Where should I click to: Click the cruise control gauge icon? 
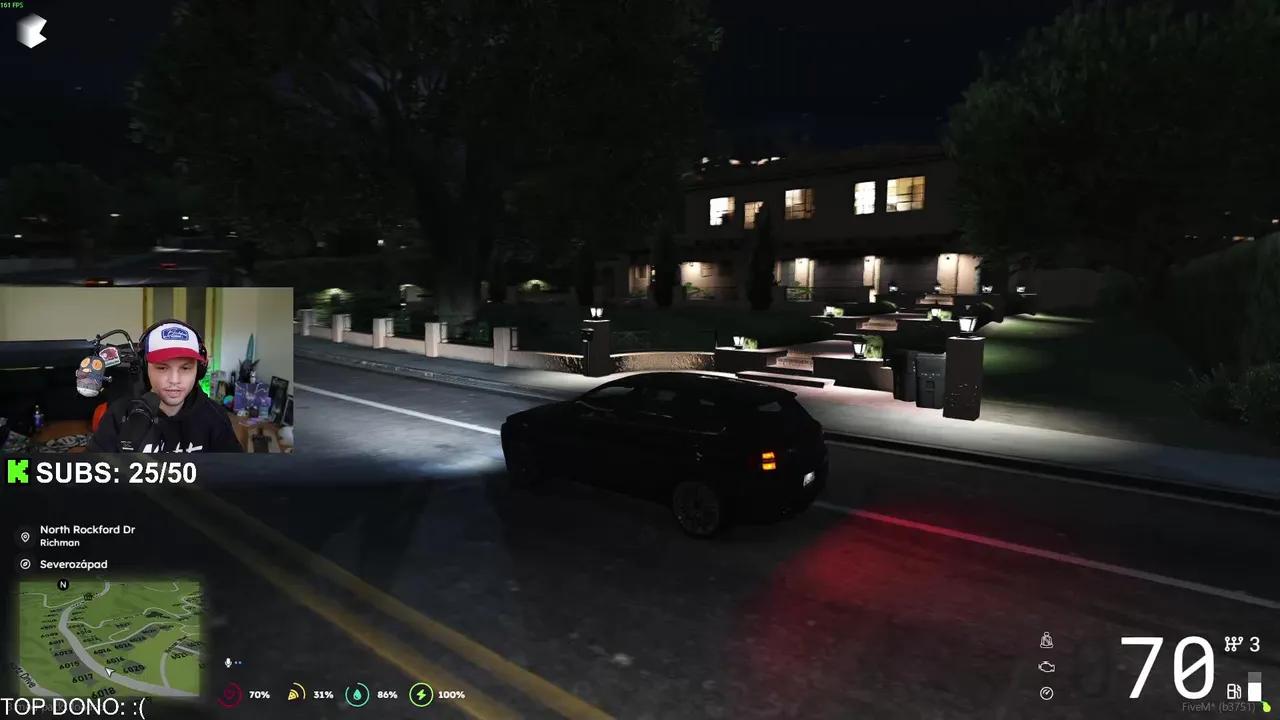1046,691
